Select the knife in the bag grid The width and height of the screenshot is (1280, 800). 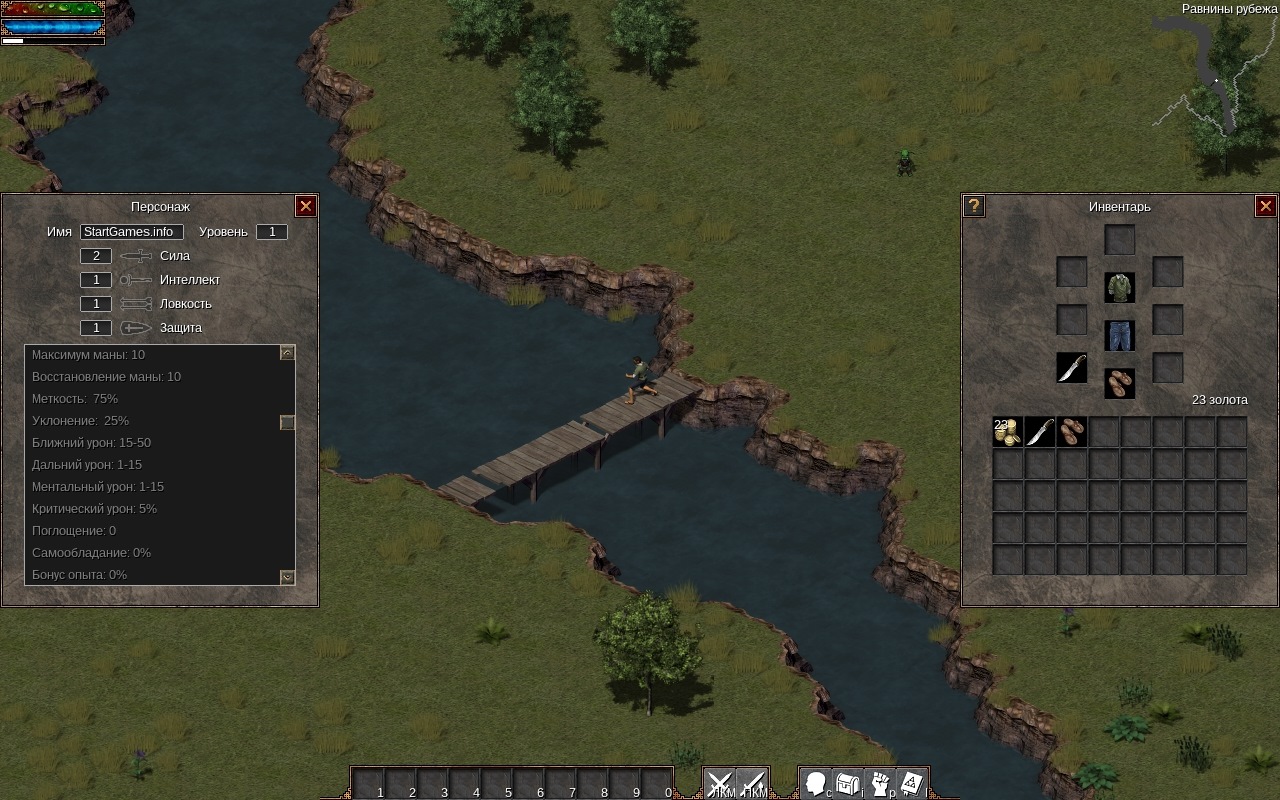pyautogui.click(x=1040, y=432)
